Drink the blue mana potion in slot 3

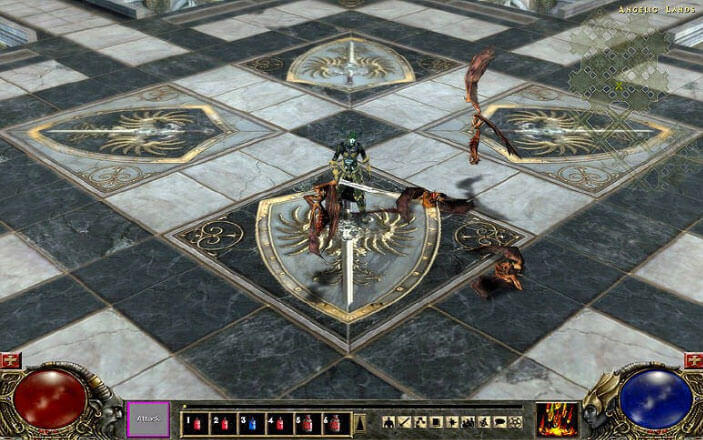pos(251,422)
